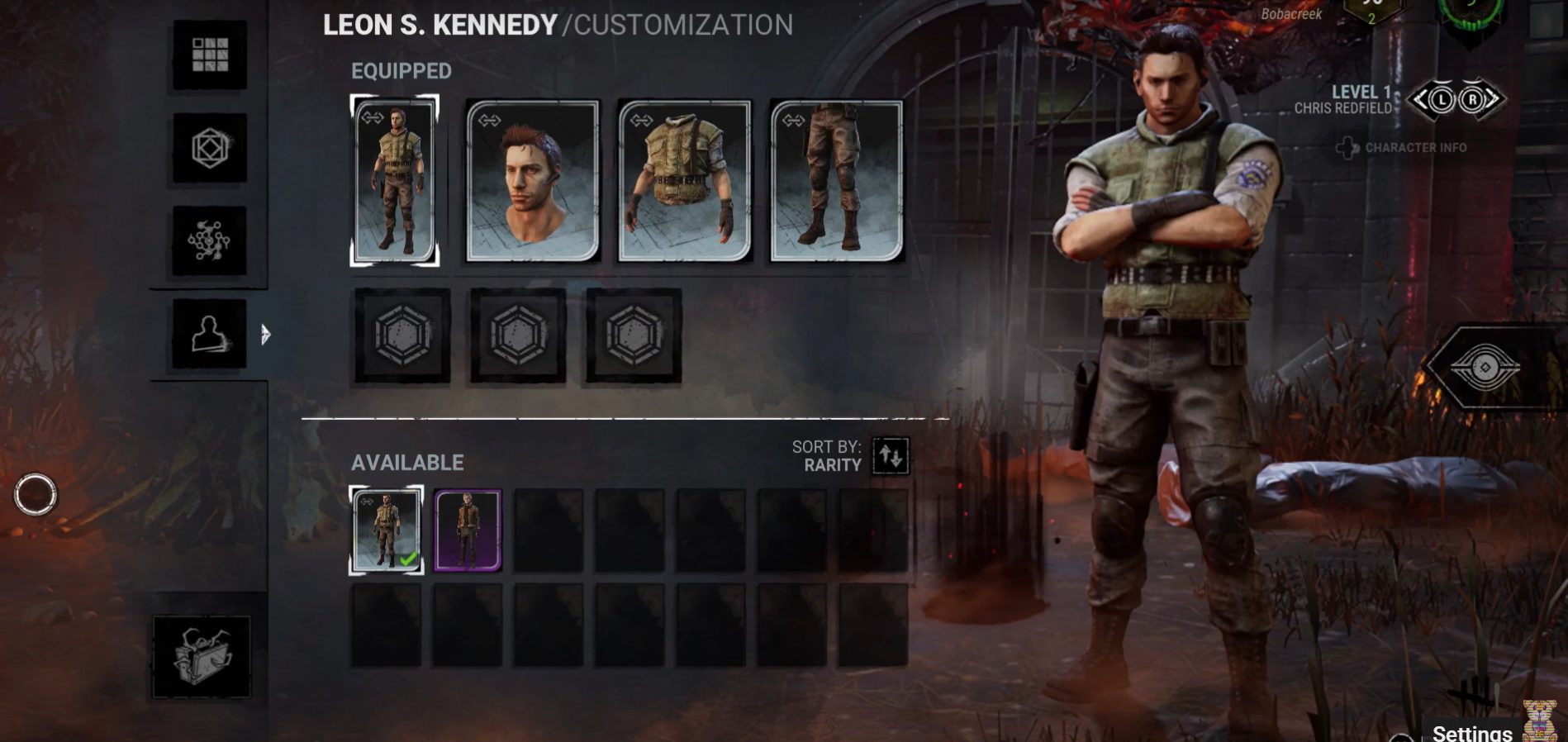The width and height of the screenshot is (1568, 742).
Task: Select the character customization silhouette tab
Action: [210, 334]
